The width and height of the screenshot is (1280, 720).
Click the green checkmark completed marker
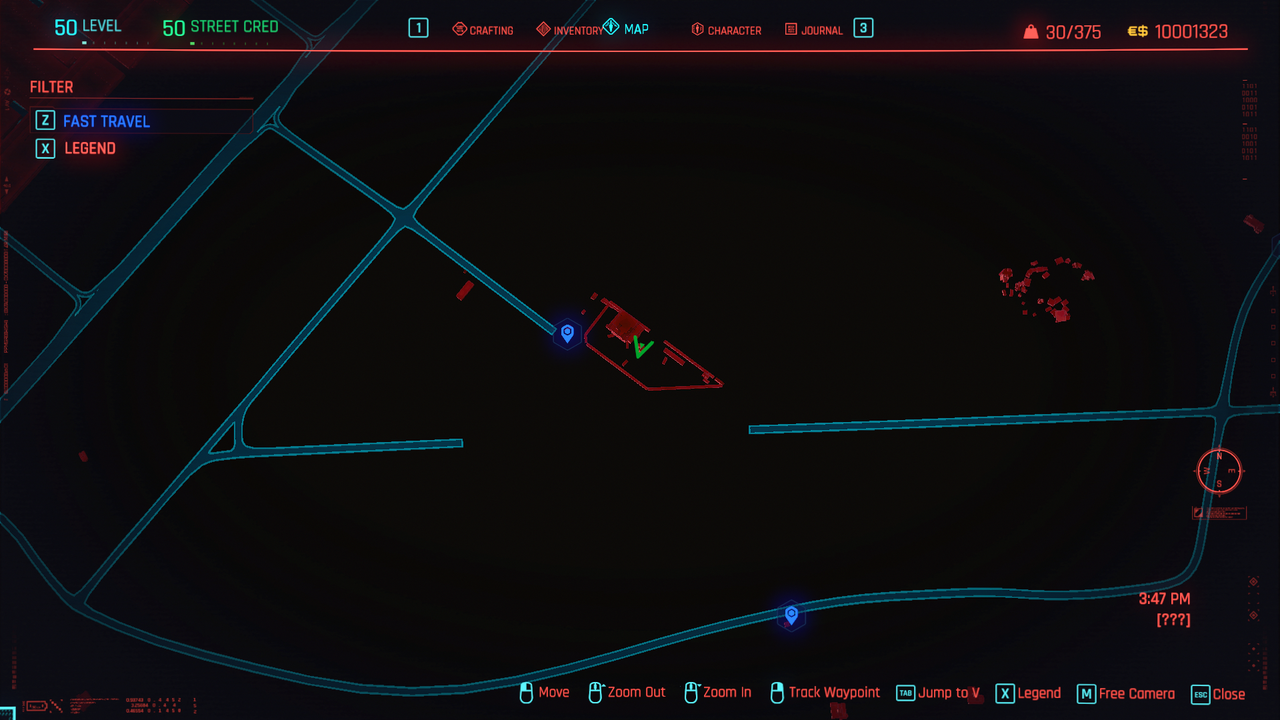642,347
